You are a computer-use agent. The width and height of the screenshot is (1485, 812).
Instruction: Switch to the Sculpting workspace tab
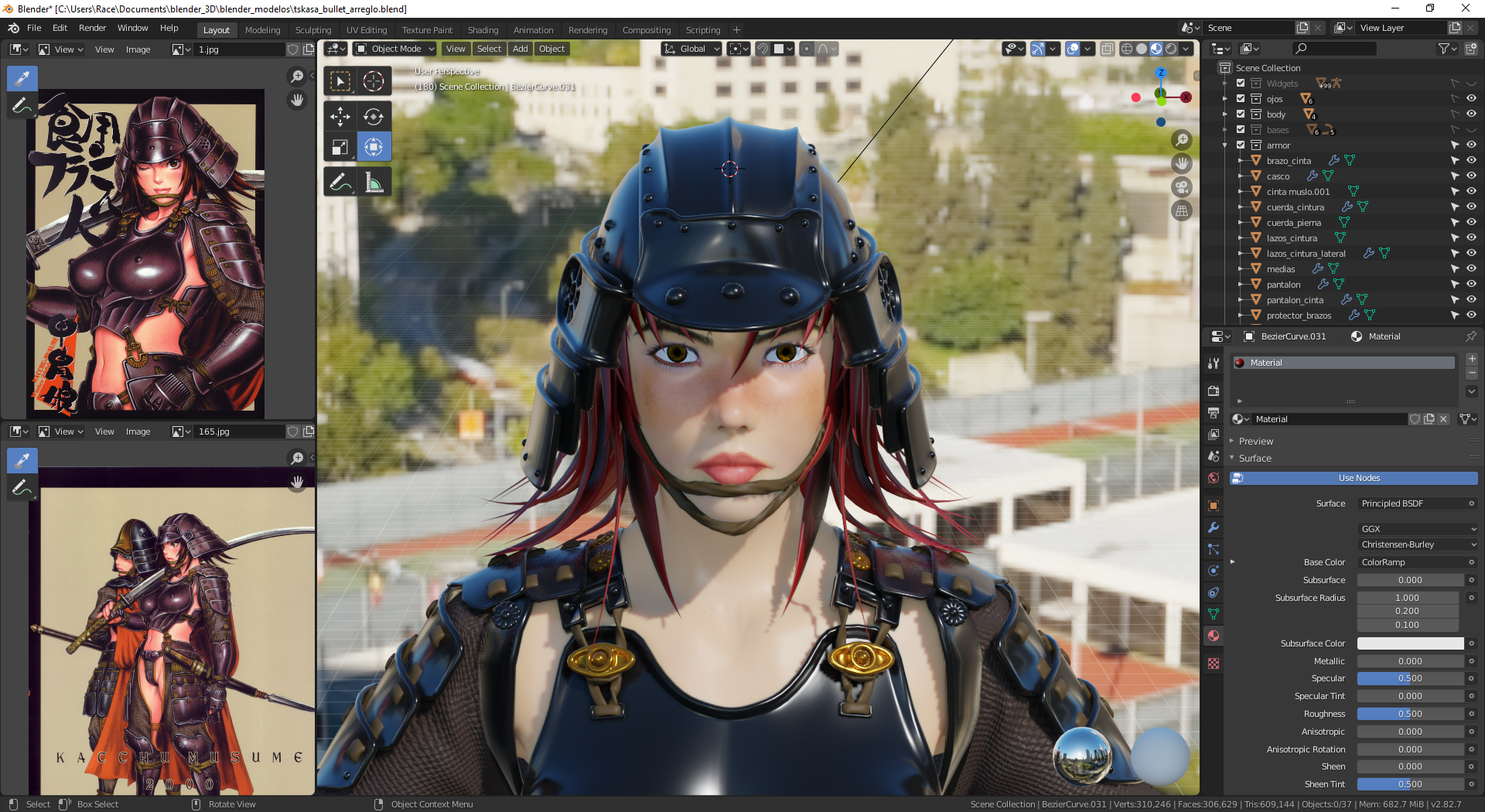[x=312, y=30]
